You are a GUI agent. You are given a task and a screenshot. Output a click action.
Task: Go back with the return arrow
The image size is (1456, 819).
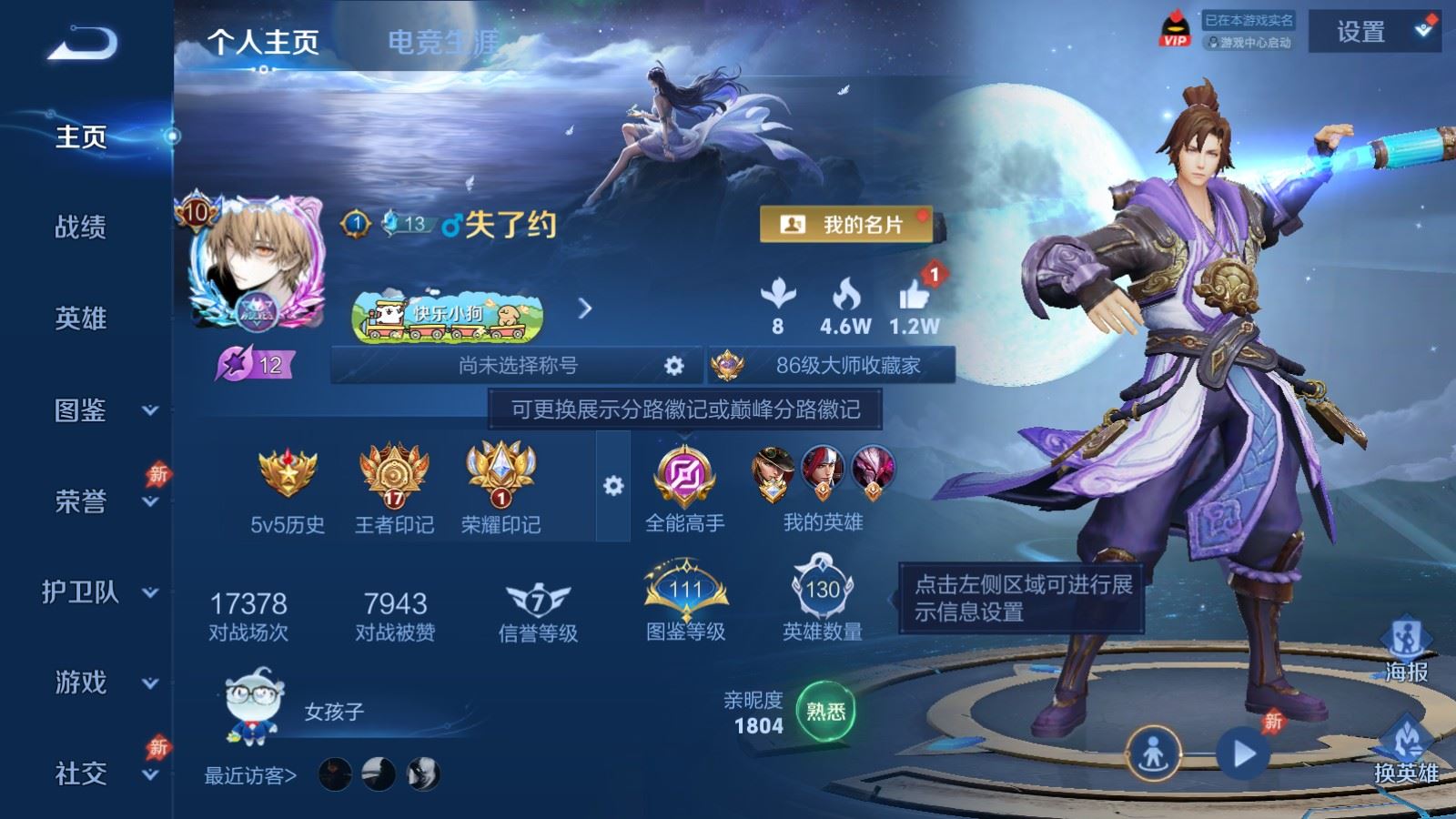(x=82, y=43)
